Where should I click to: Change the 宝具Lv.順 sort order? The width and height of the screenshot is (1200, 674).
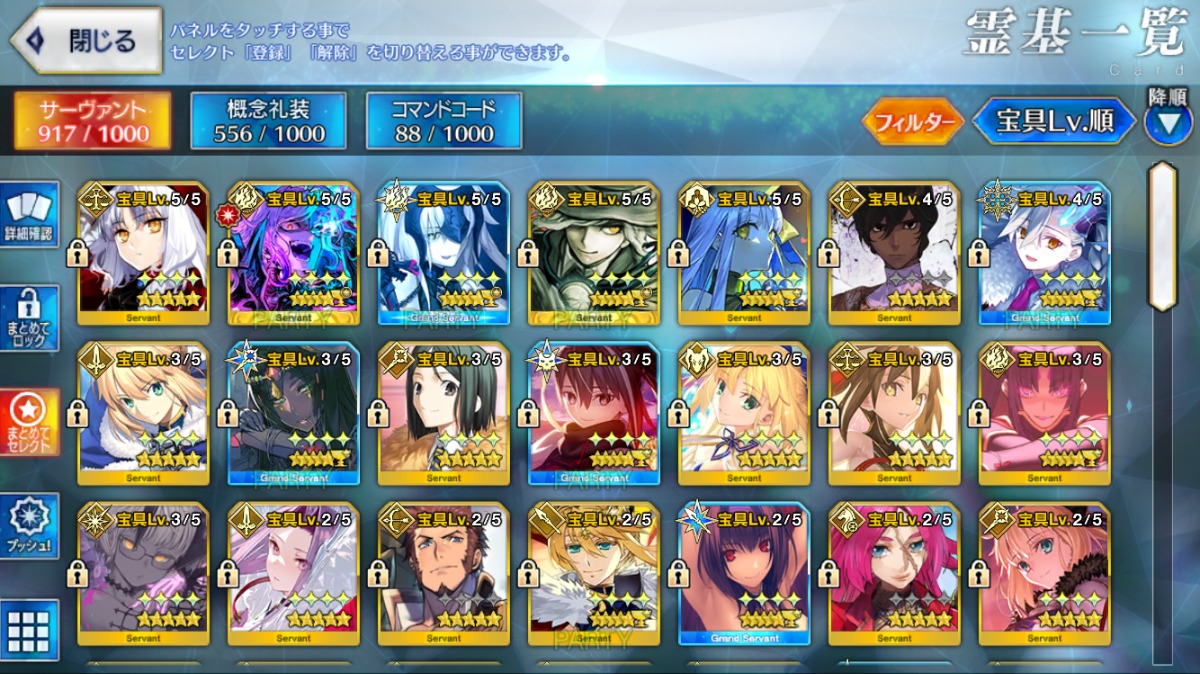(x=1054, y=121)
